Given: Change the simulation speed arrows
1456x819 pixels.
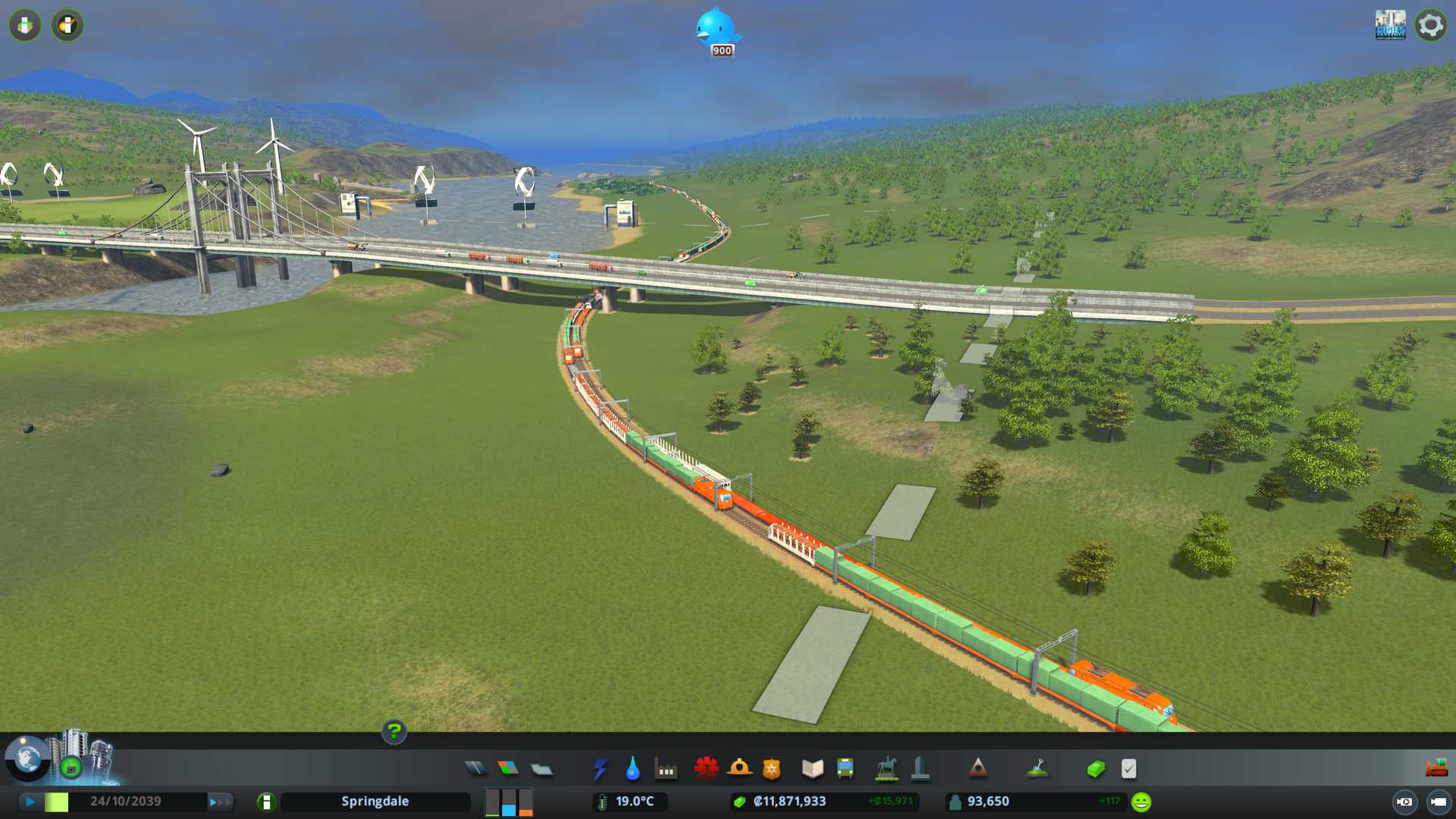Looking at the screenshot, I should [221, 802].
